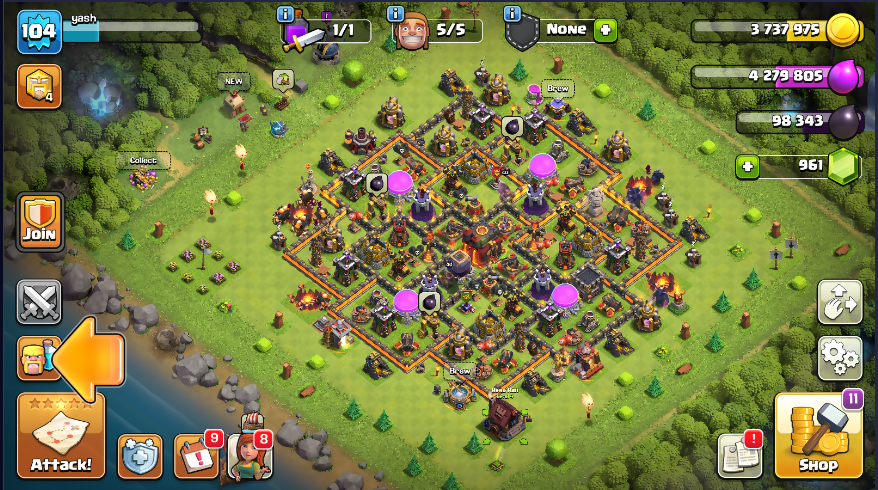Open the blue shield protection button
Viewport: 878px width, 490px height.
point(140,456)
